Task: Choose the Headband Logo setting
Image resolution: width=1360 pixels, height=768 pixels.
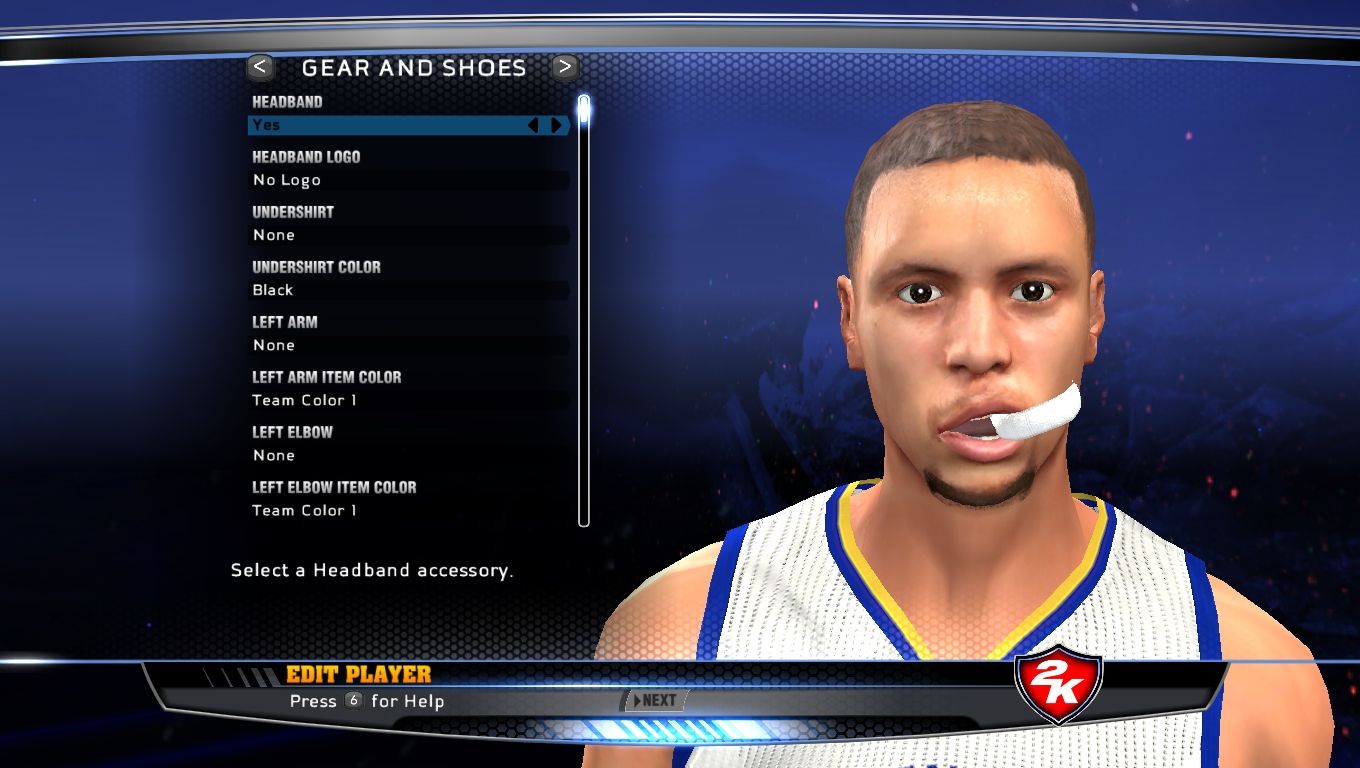Action: [x=408, y=180]
